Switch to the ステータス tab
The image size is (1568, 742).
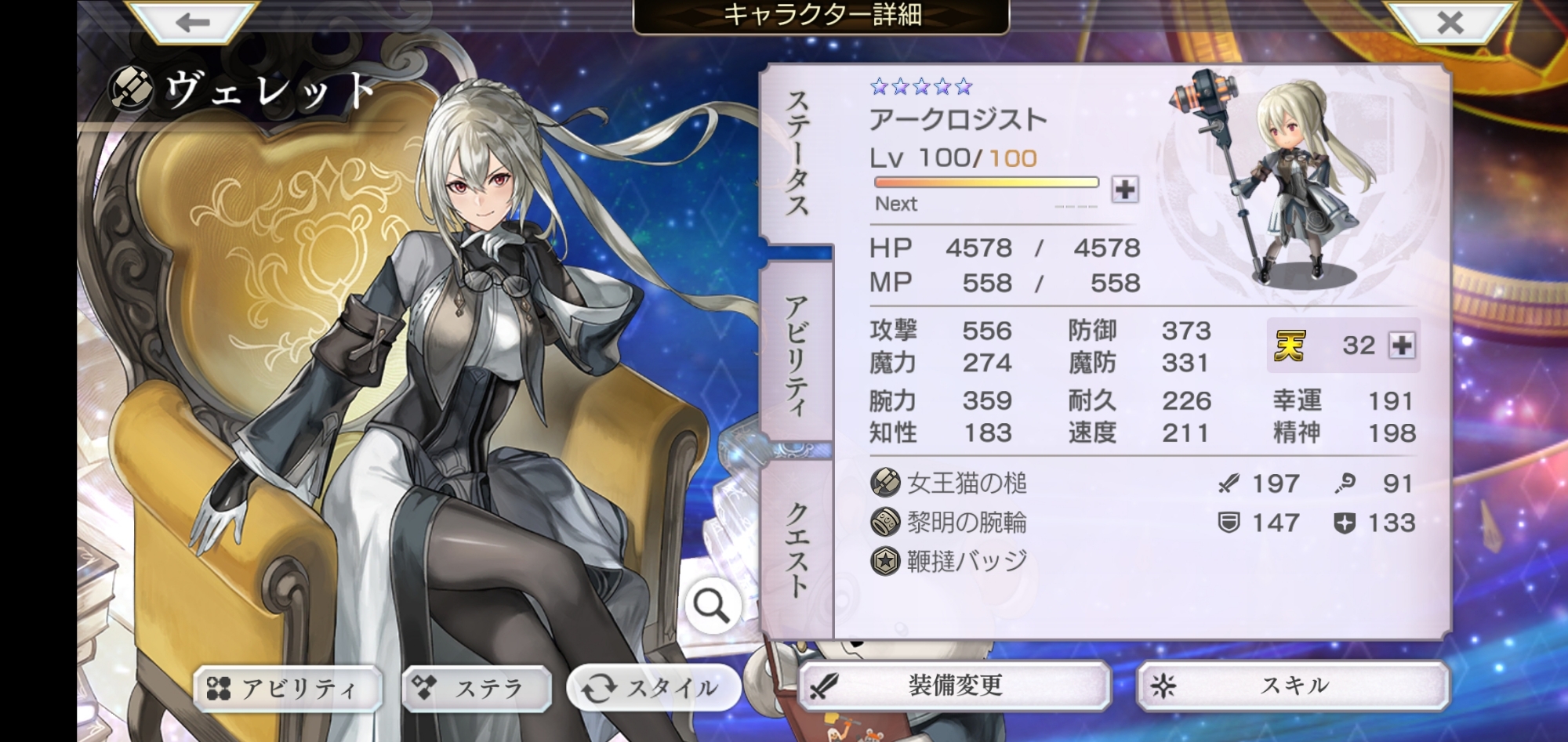pyautogui.click(x=797, y=153)
